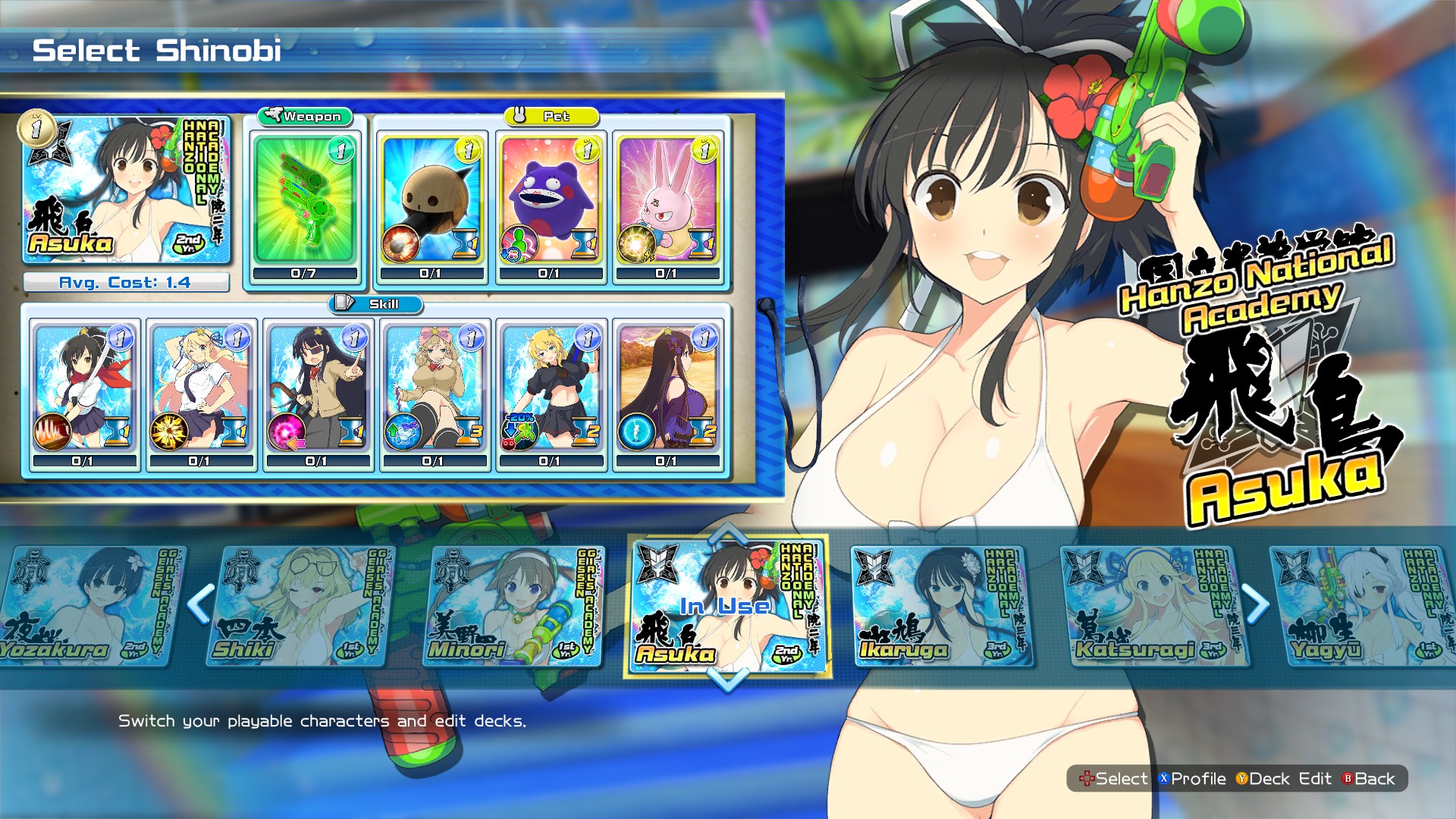This screenshot has height=819, width=1456.
Task: Select the skill card with explosion burst icon
Action: (x=201, y=391)
